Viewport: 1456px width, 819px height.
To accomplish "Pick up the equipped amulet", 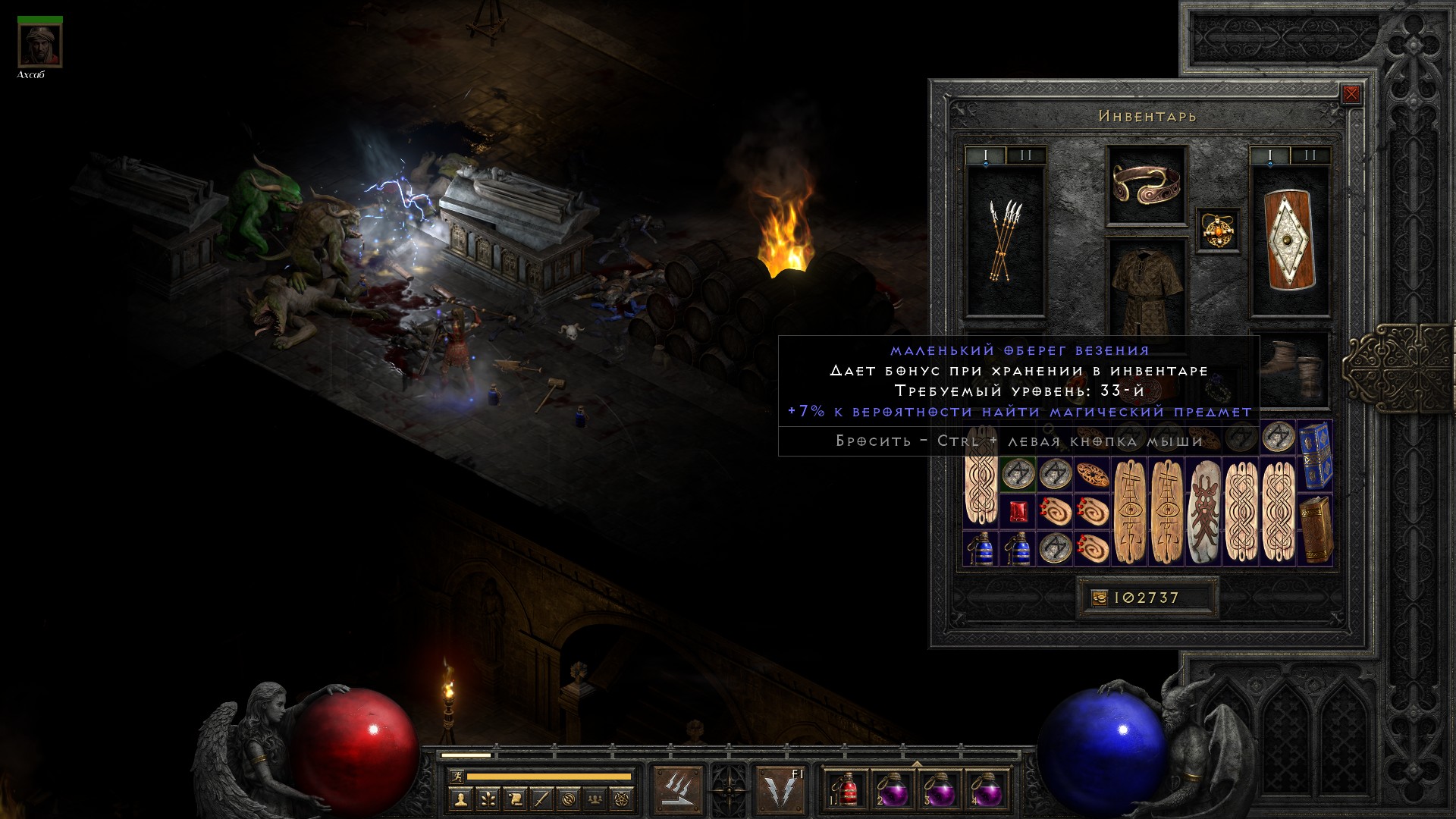I will [1219, 229].
